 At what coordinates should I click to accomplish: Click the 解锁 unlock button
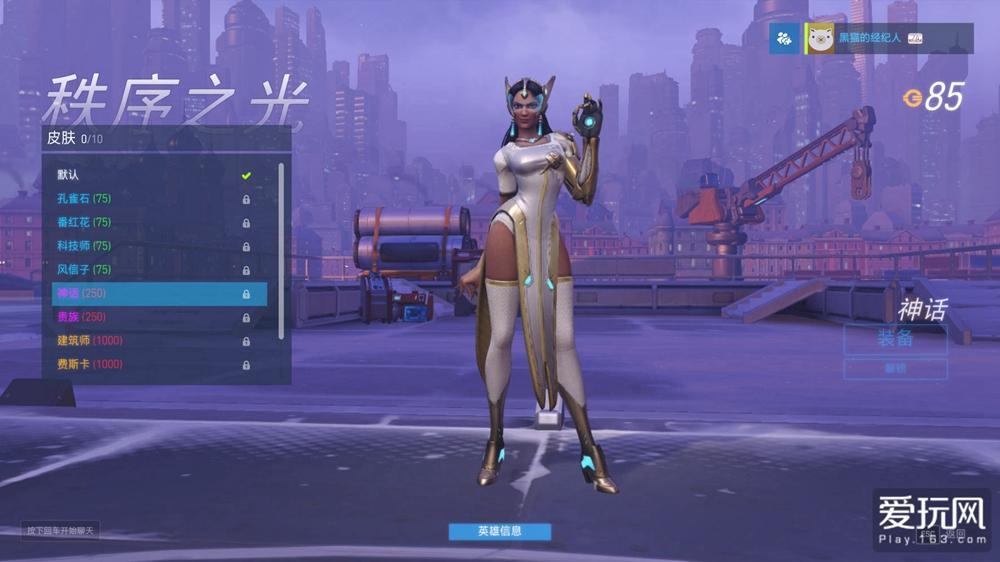tap(895, 369)
